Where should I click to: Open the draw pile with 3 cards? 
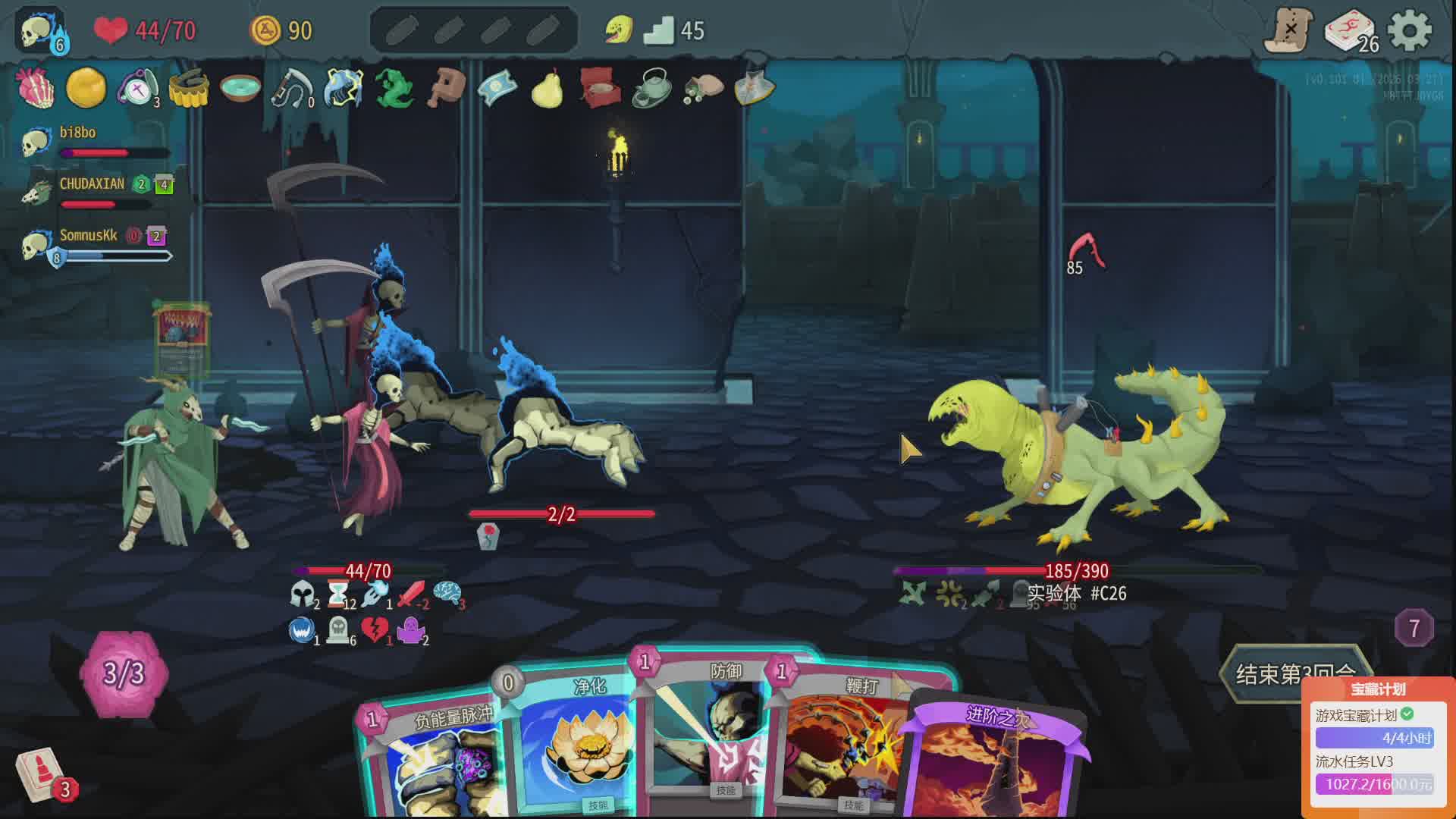(42, 773)
